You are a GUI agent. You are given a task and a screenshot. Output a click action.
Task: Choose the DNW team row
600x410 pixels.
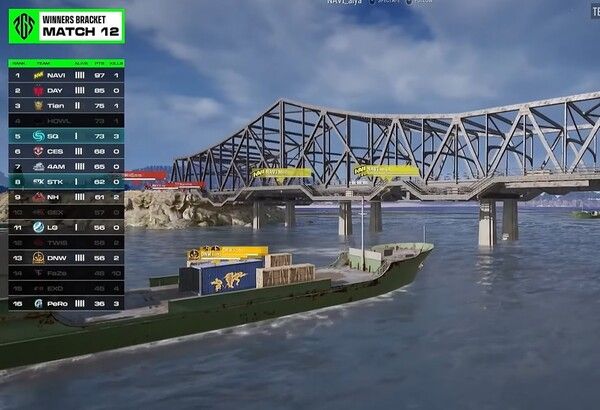coord(66,257)
